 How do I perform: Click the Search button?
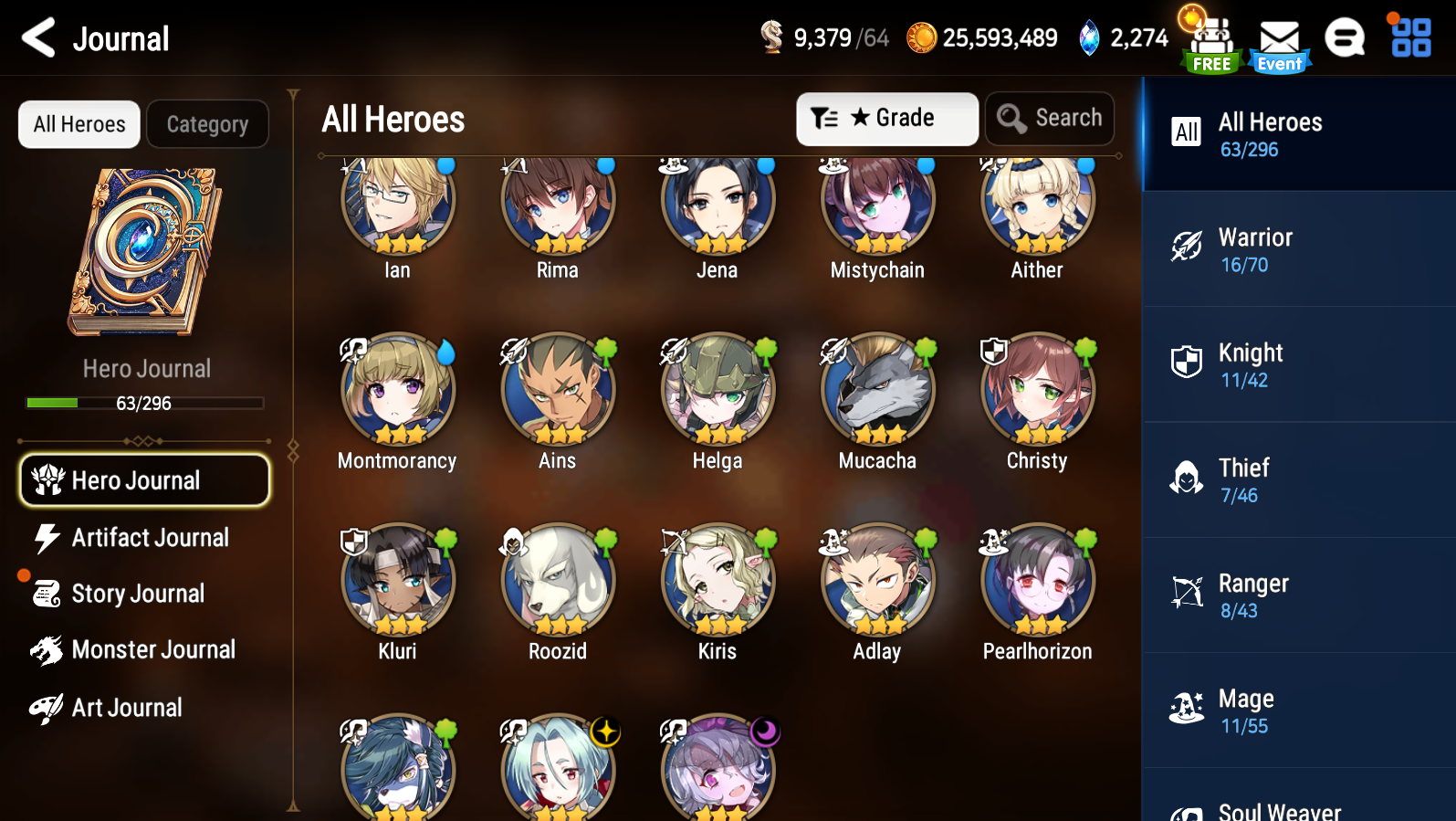(x=1049, y=118)
